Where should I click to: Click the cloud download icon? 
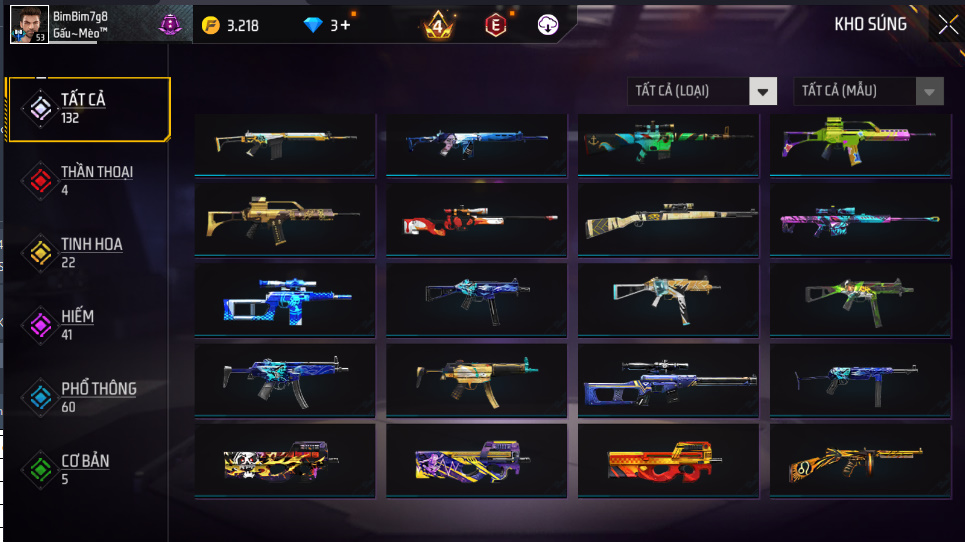pyautogui.click(x=547, y=25)
